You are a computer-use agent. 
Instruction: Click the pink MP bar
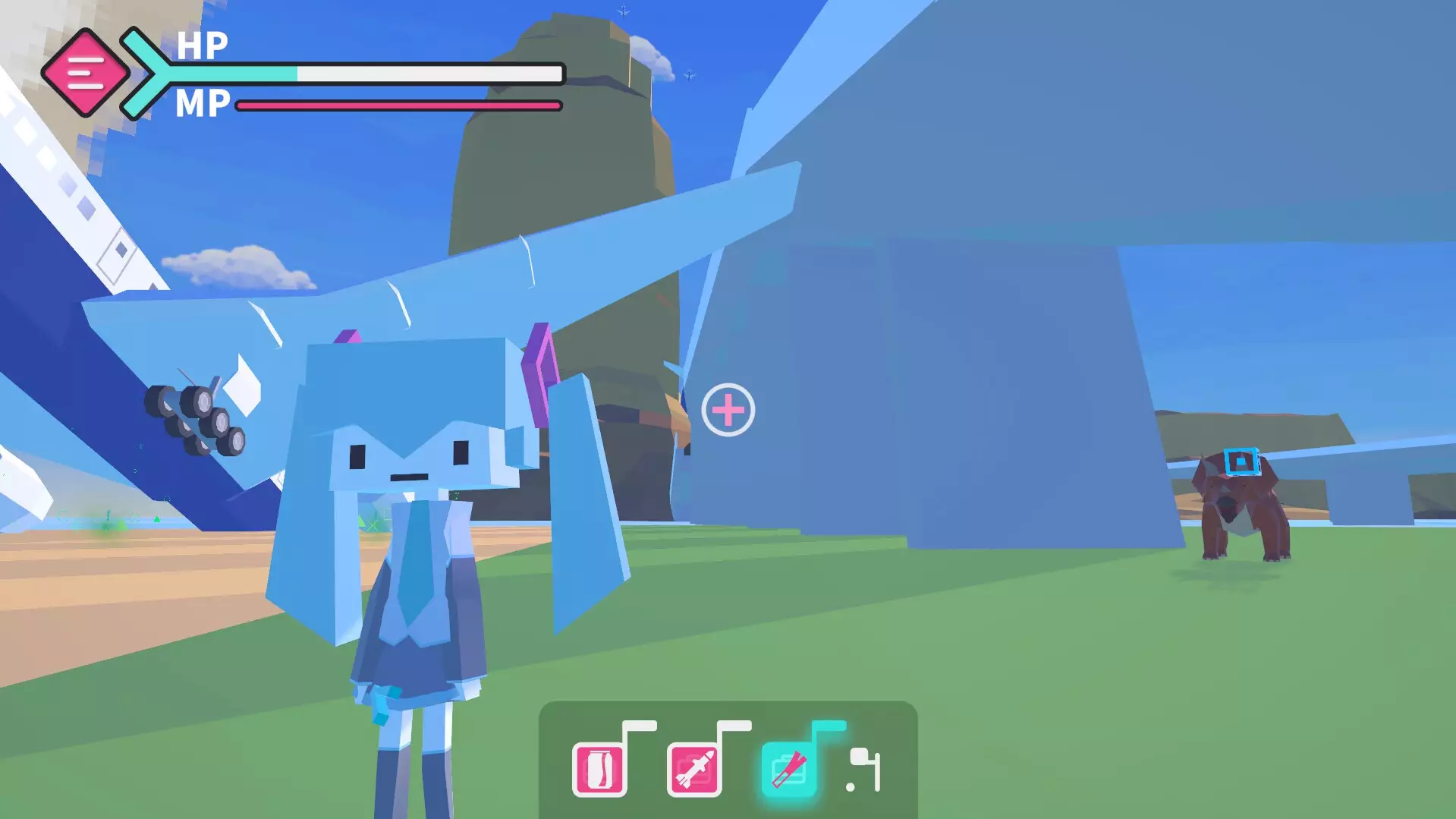[395, 106]
